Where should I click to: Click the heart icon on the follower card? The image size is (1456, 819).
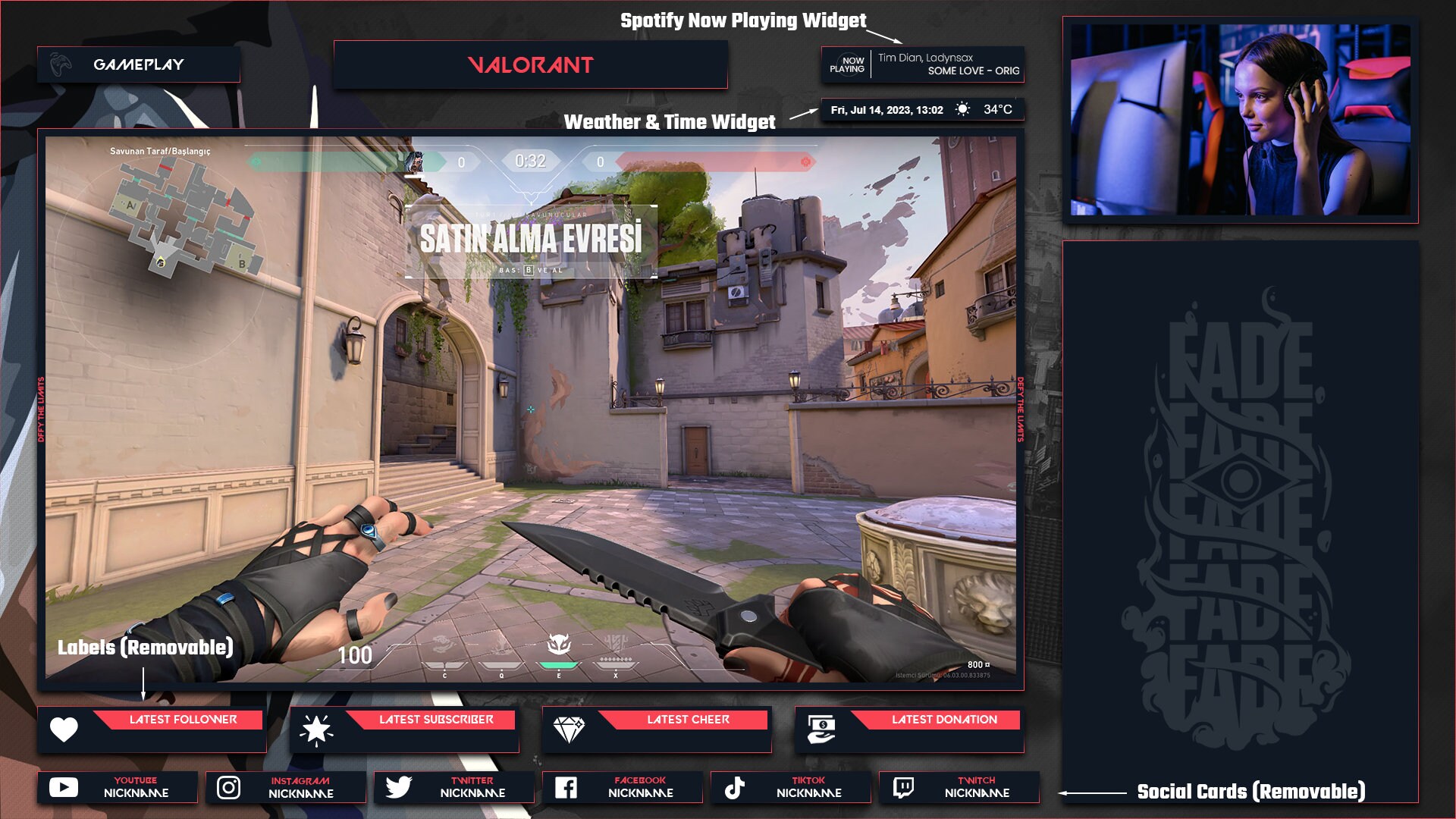pos(64,729)
